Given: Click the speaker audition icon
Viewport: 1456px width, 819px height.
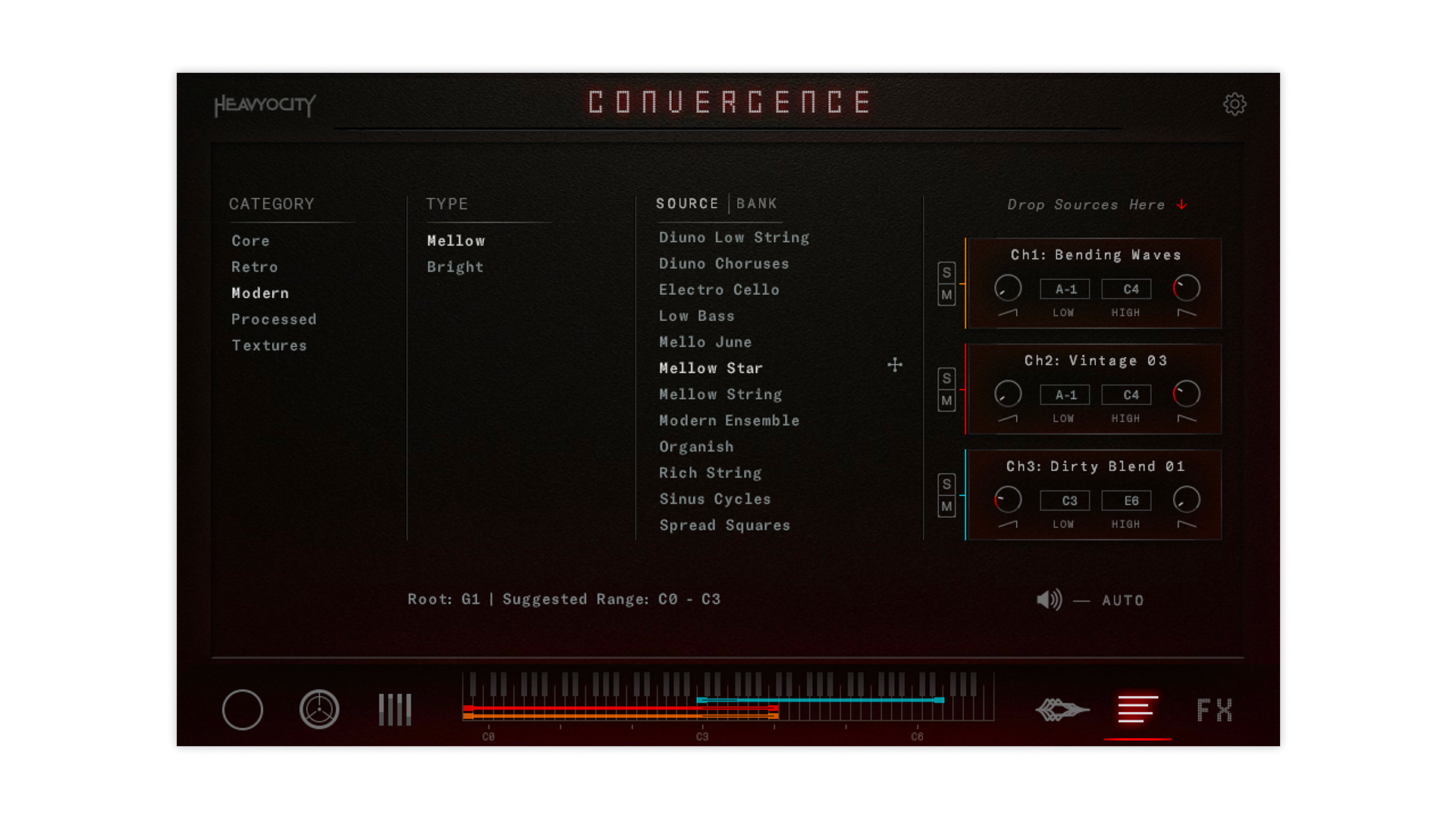Looking at the screenshot, I should coord(1050,599).
